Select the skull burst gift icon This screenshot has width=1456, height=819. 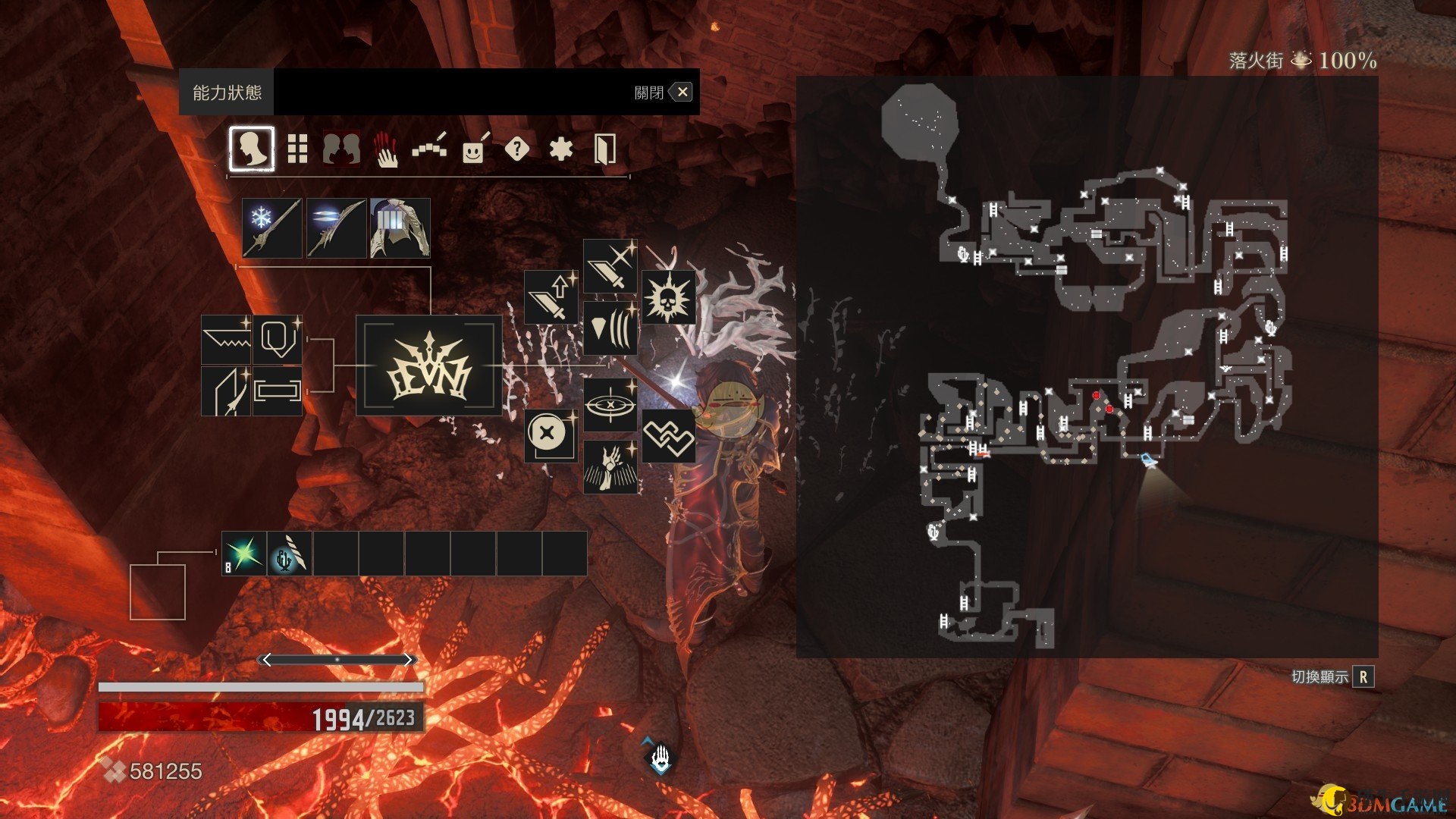tap(668, 297)
